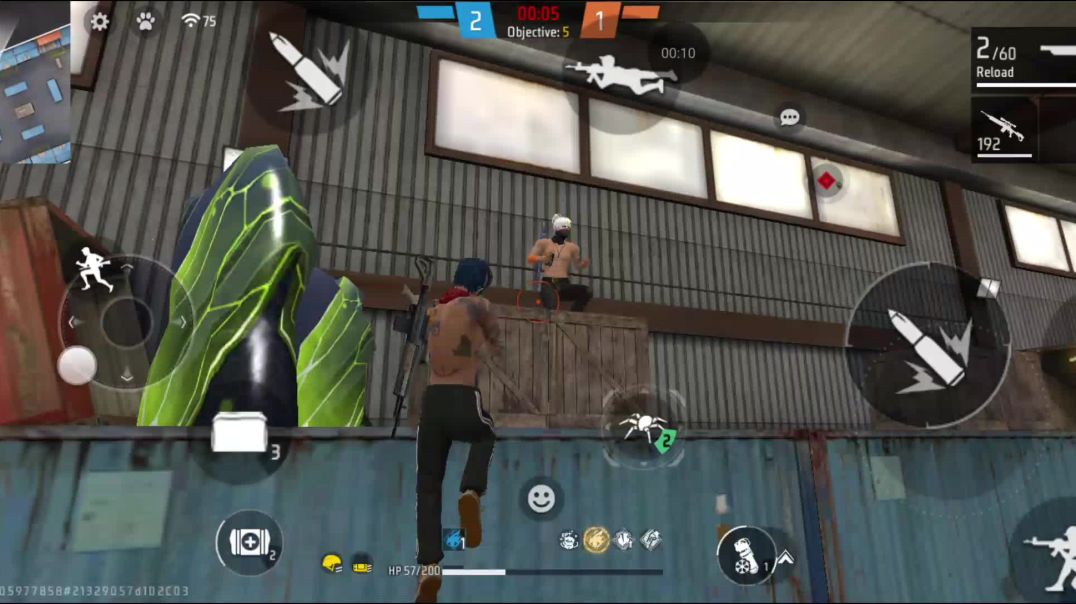Tap the crouching shooter button
This screenshot has width=1076, height=604.
(x=1050, y=550)
